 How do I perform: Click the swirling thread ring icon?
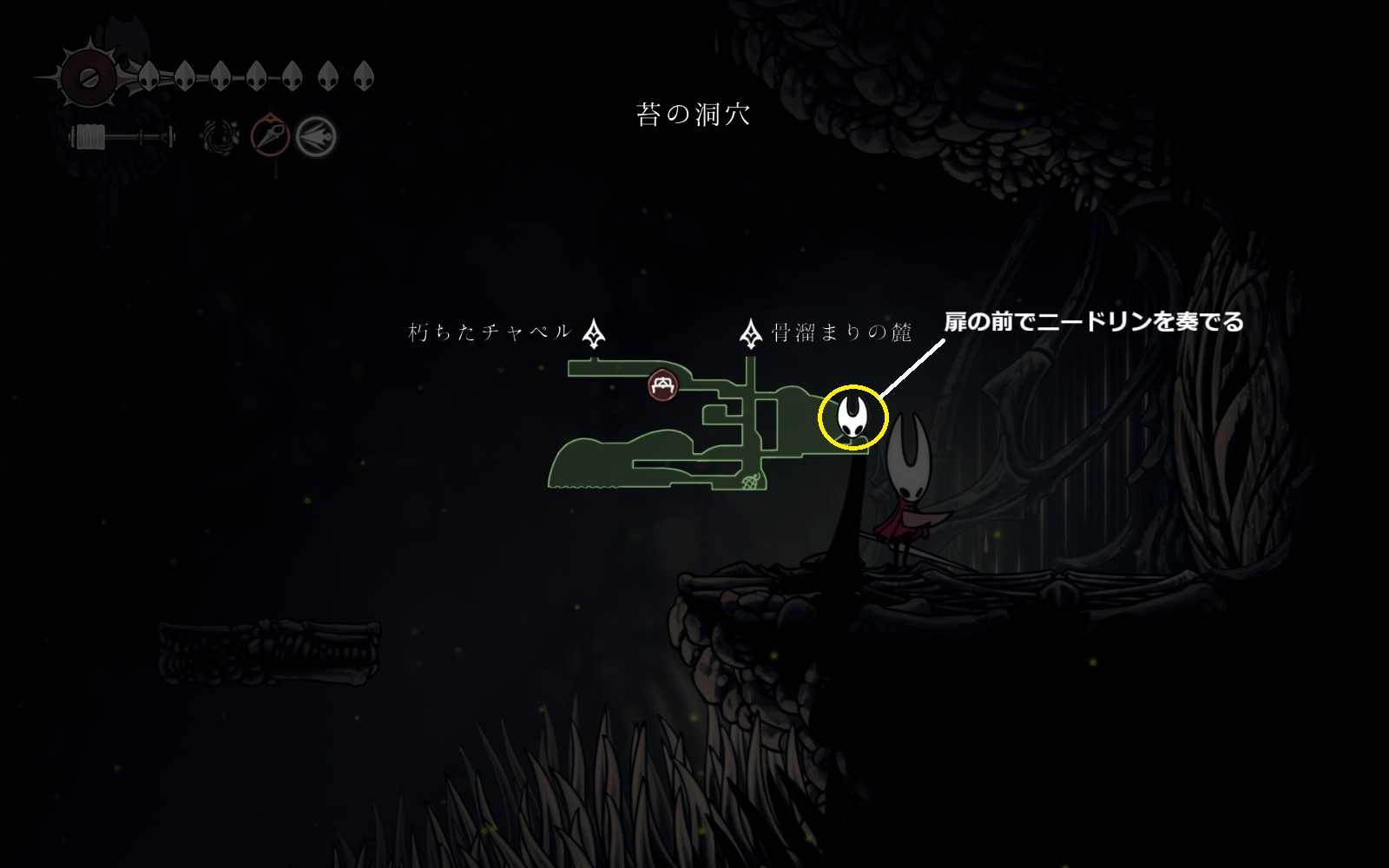pos(221,136)
